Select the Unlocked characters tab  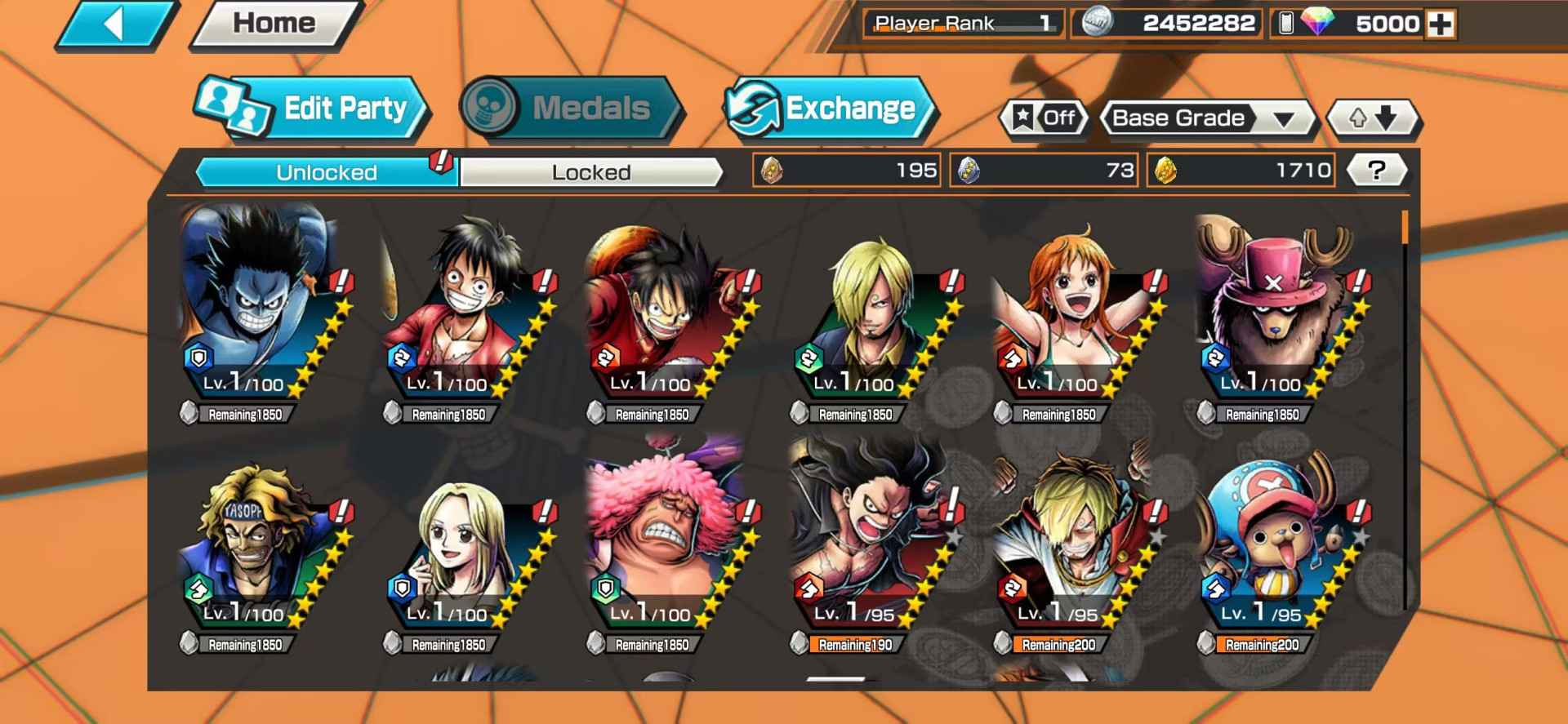327,172
